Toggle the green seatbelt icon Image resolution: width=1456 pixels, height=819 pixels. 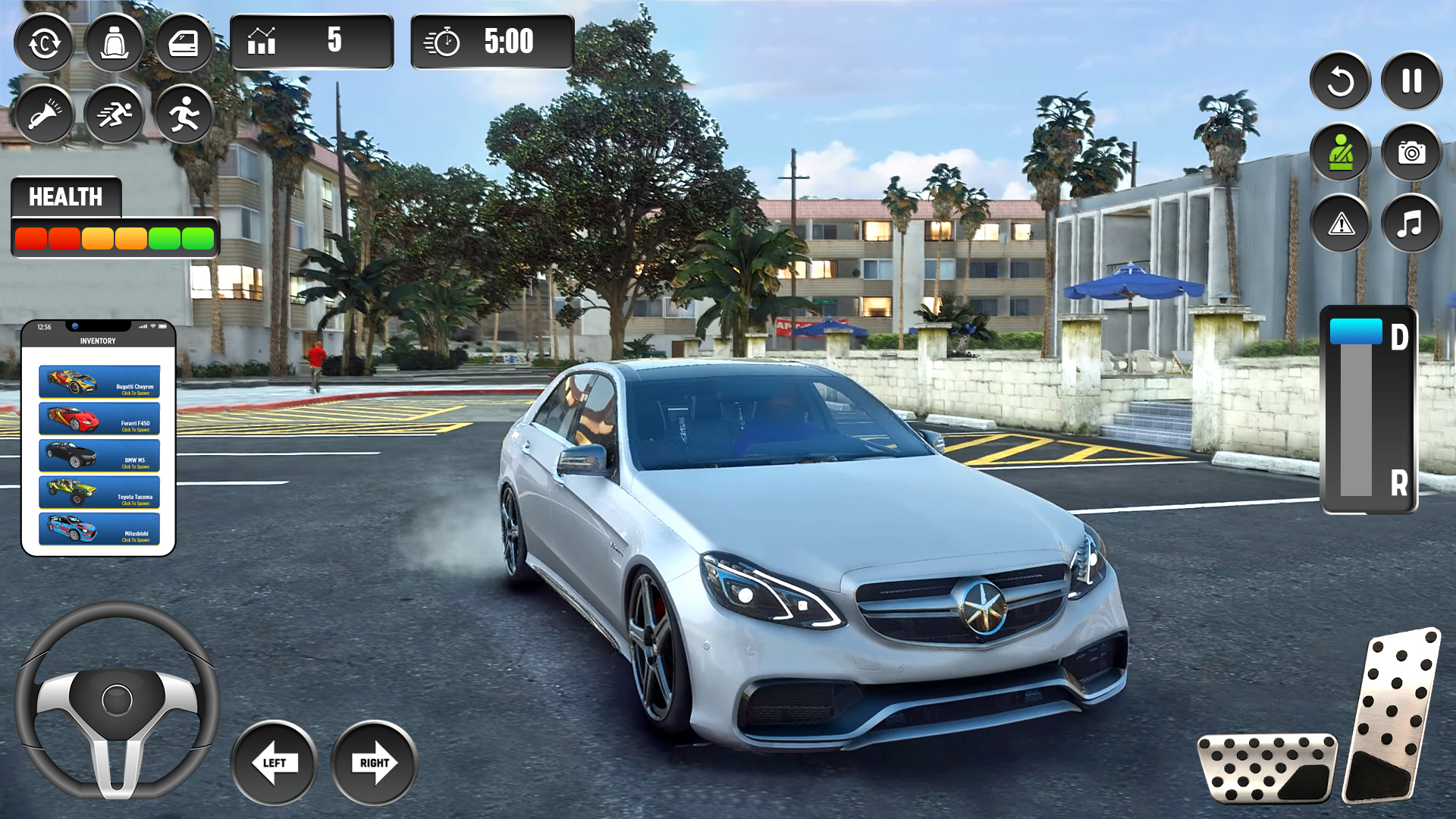(x=1340, y=152)
